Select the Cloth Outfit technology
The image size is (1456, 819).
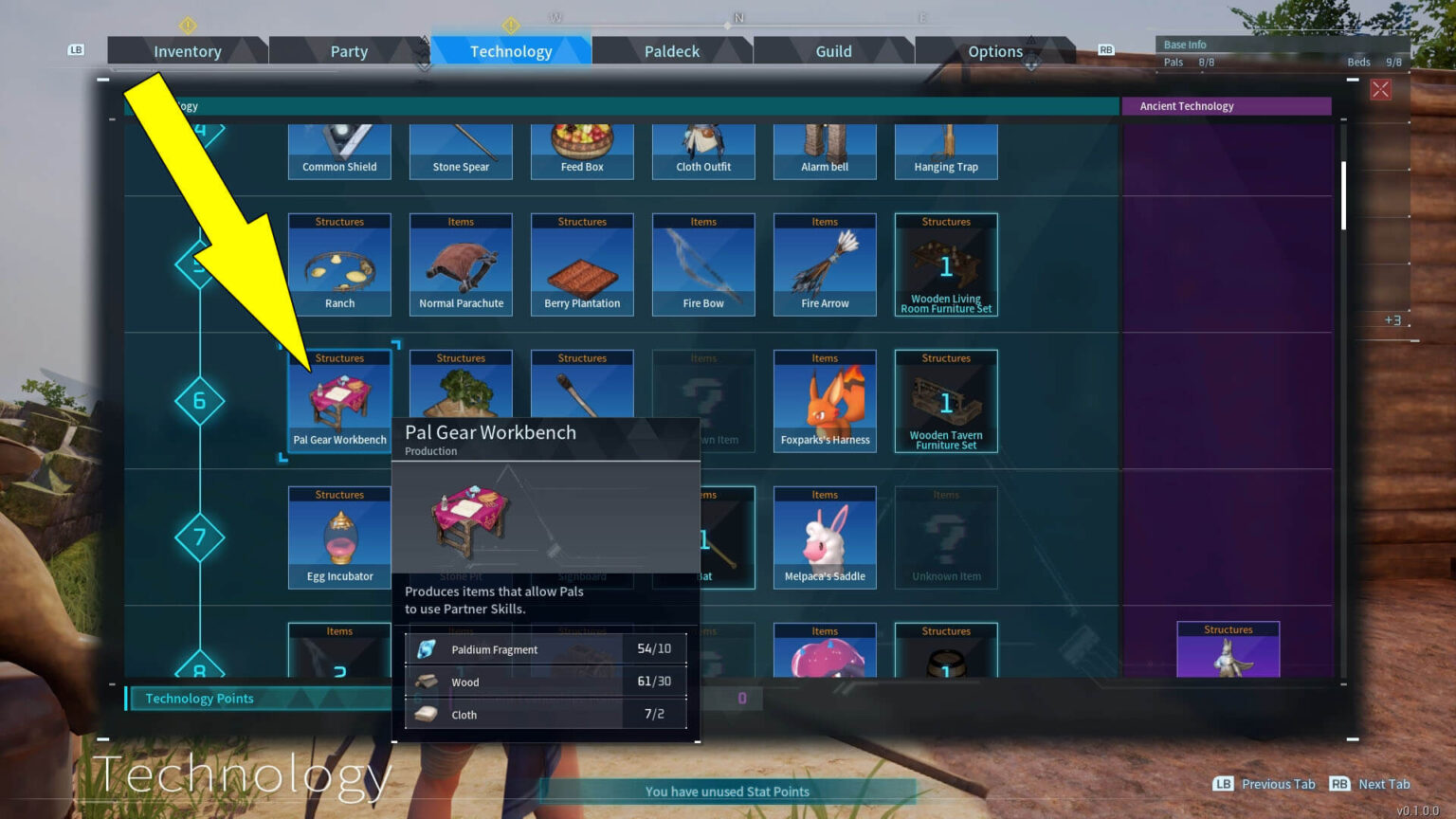703,152
